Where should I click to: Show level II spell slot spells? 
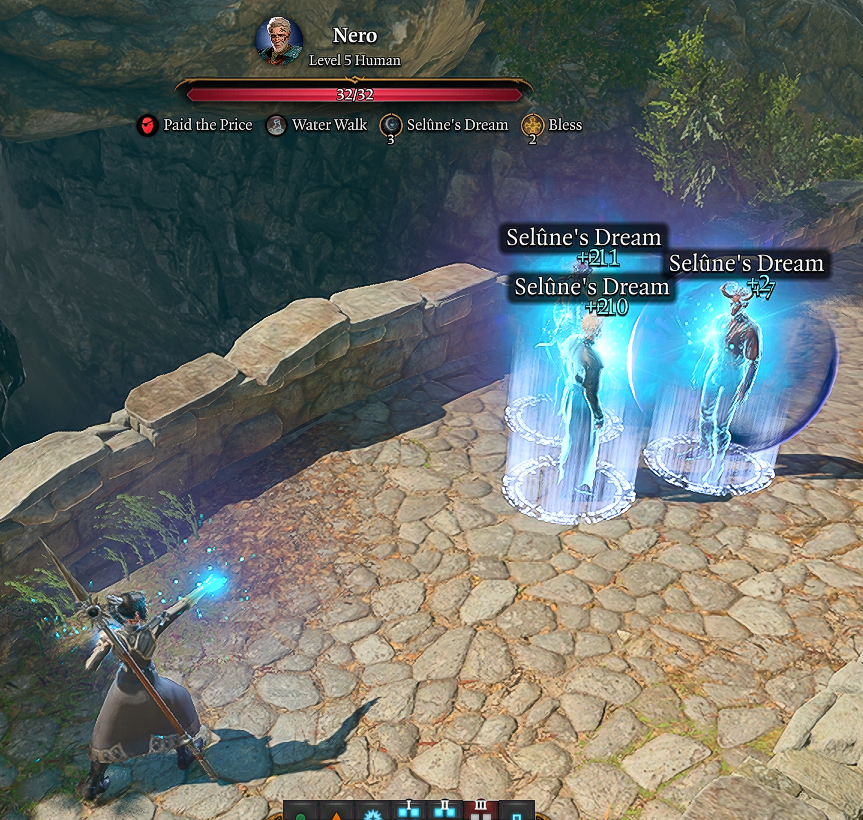[444, 811]
